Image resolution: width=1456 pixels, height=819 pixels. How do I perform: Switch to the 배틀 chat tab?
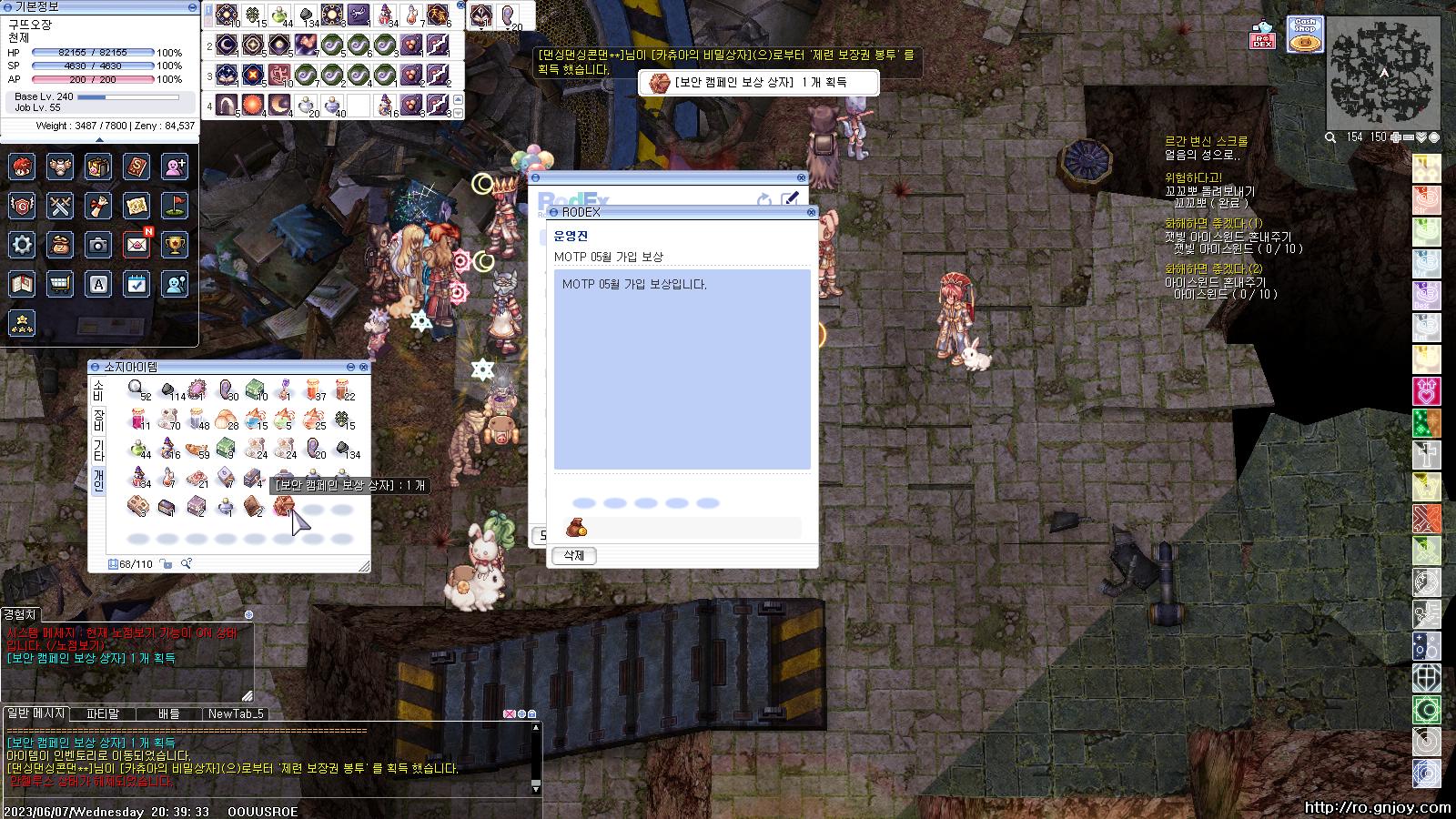coord(169,713)
